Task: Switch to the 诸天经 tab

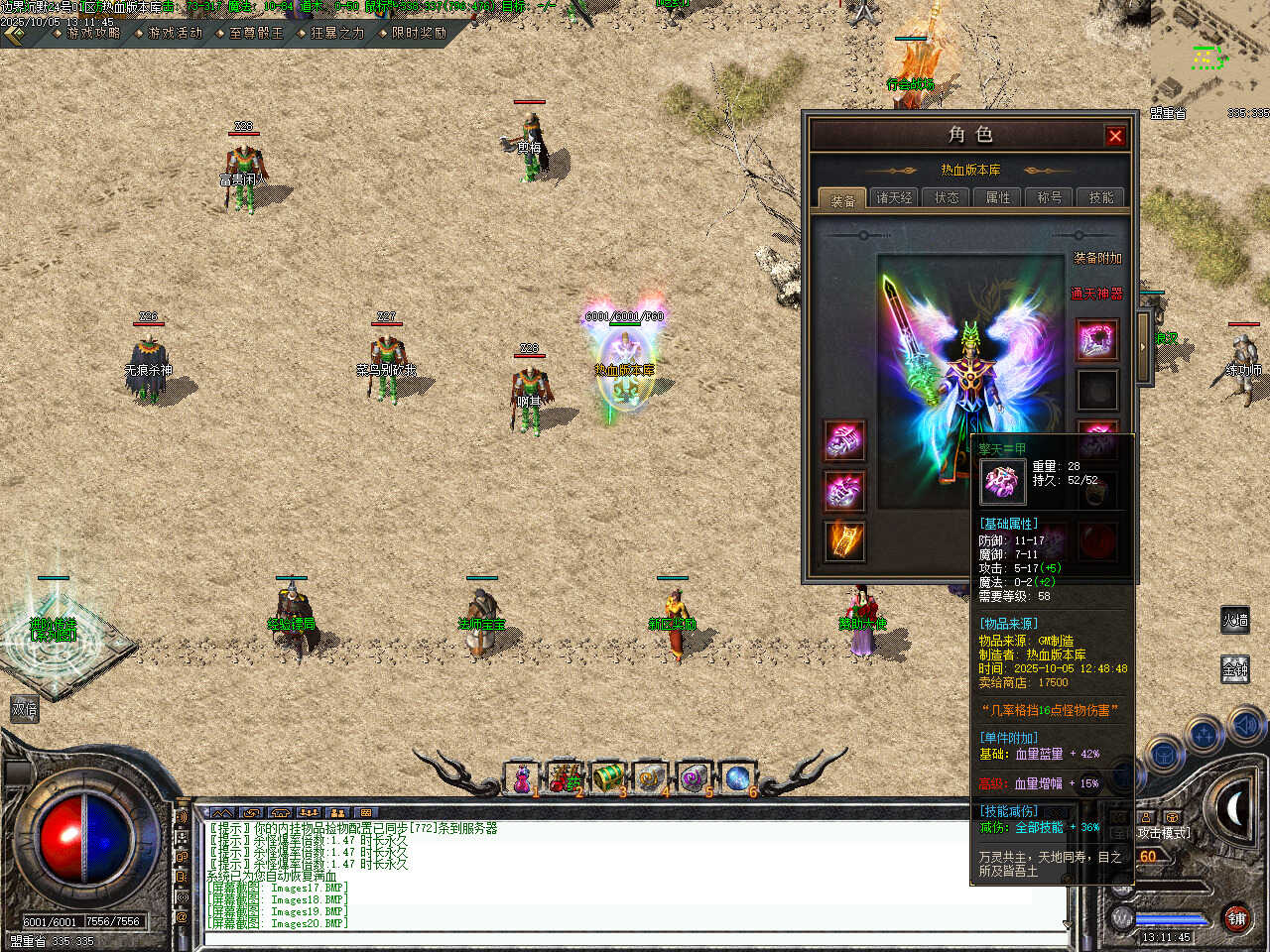Action: tap(894, 198)
